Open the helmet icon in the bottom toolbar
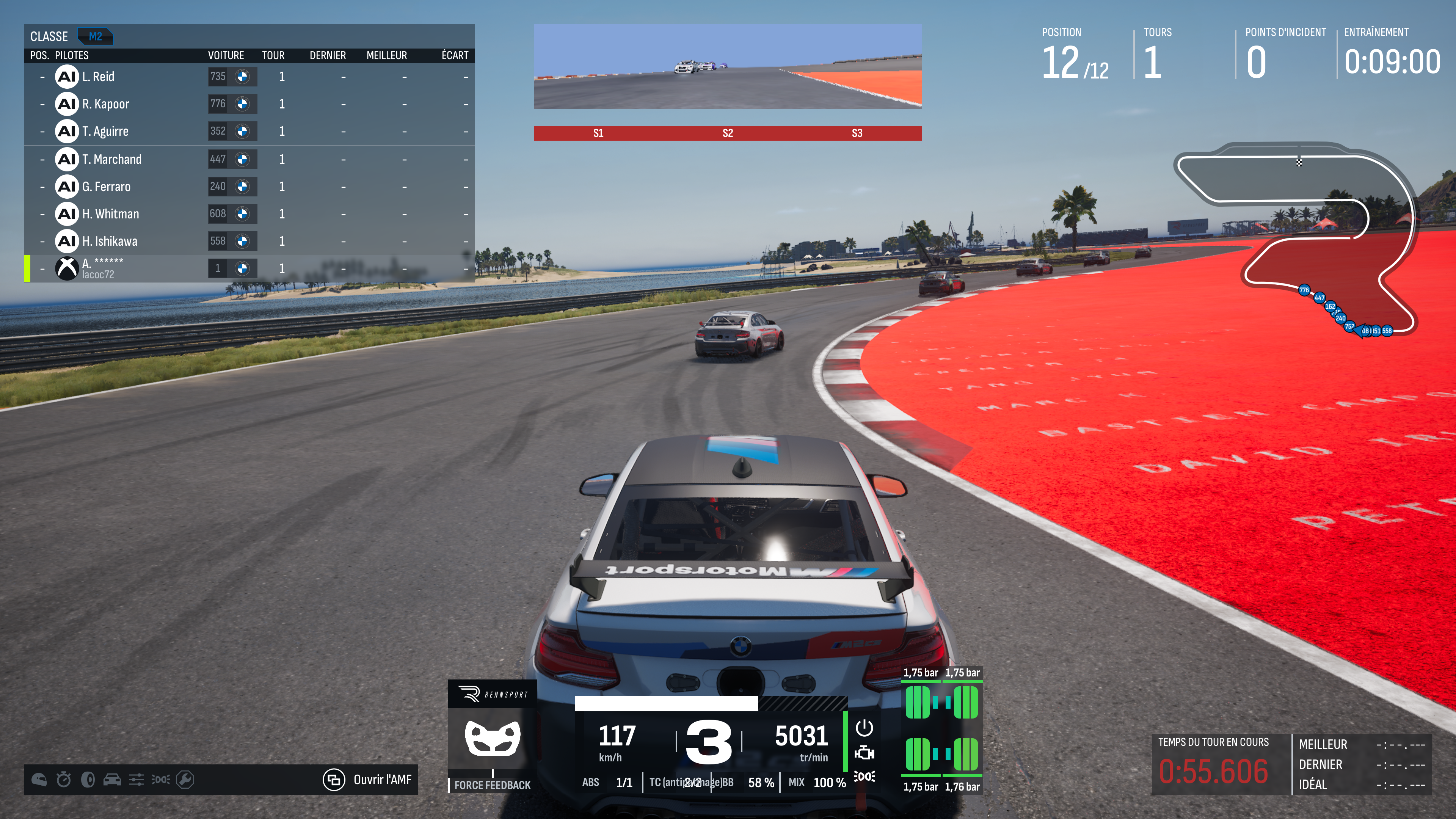The image size is (1456, 819). [x=39, y=780]
